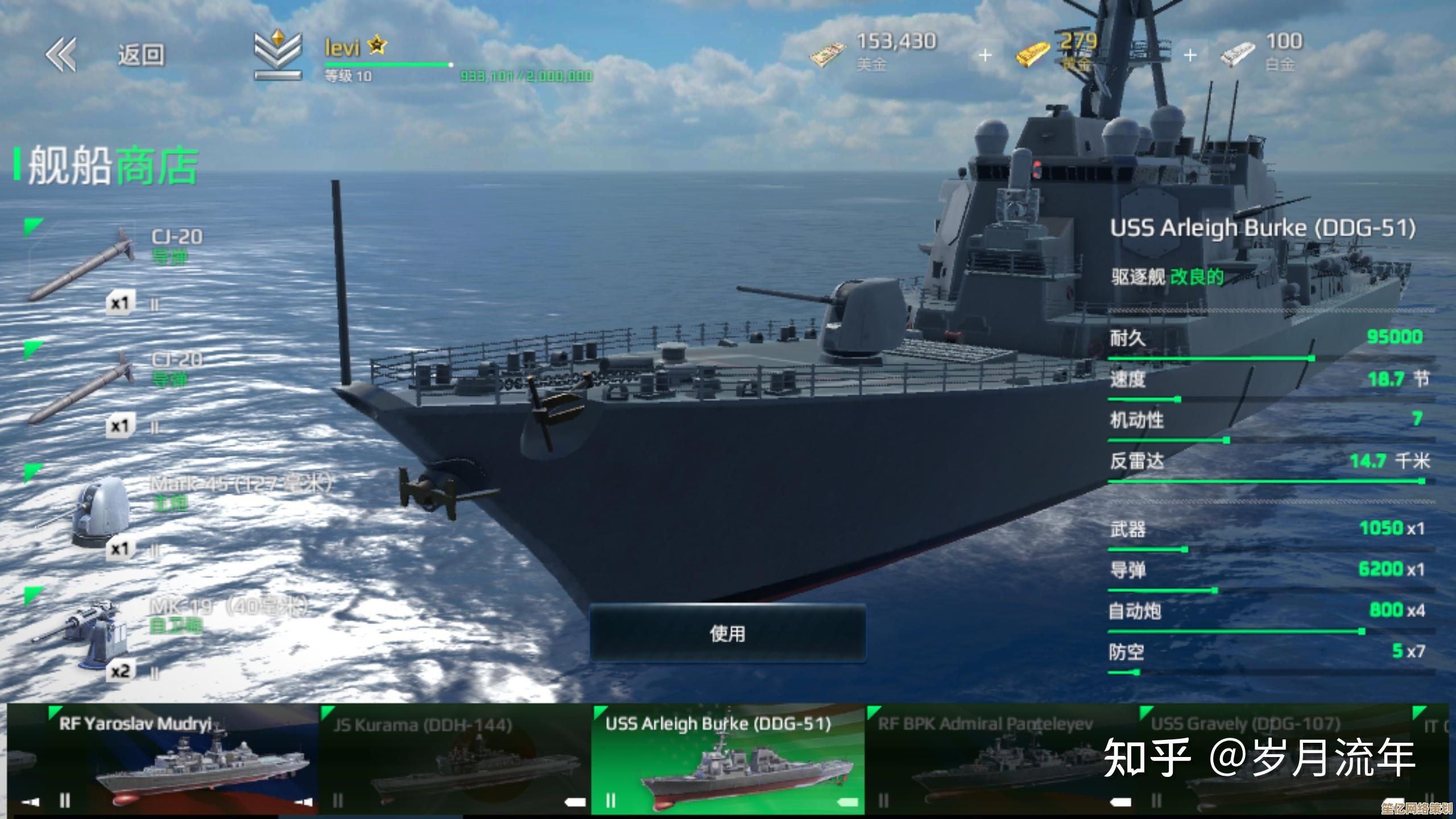This screenshot has width=1456, height=819.
Task: Choose the JS Kurama (DDH-144) ship card
Action: click(x=455, y=759)
